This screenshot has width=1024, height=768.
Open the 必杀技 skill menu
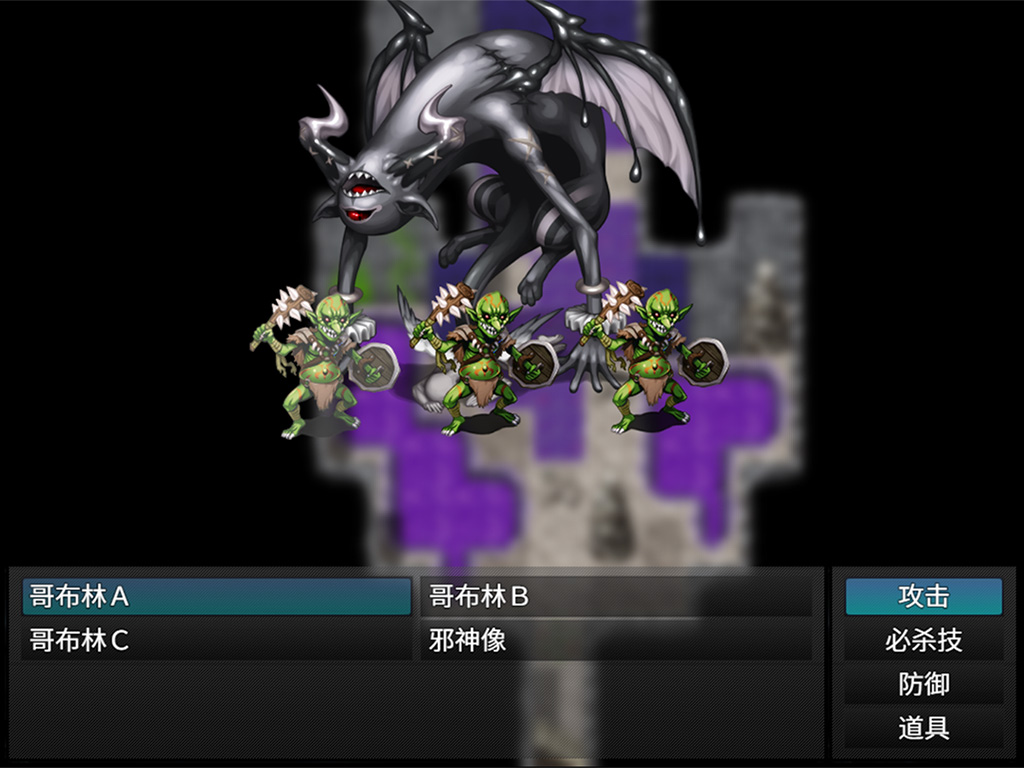923,641
